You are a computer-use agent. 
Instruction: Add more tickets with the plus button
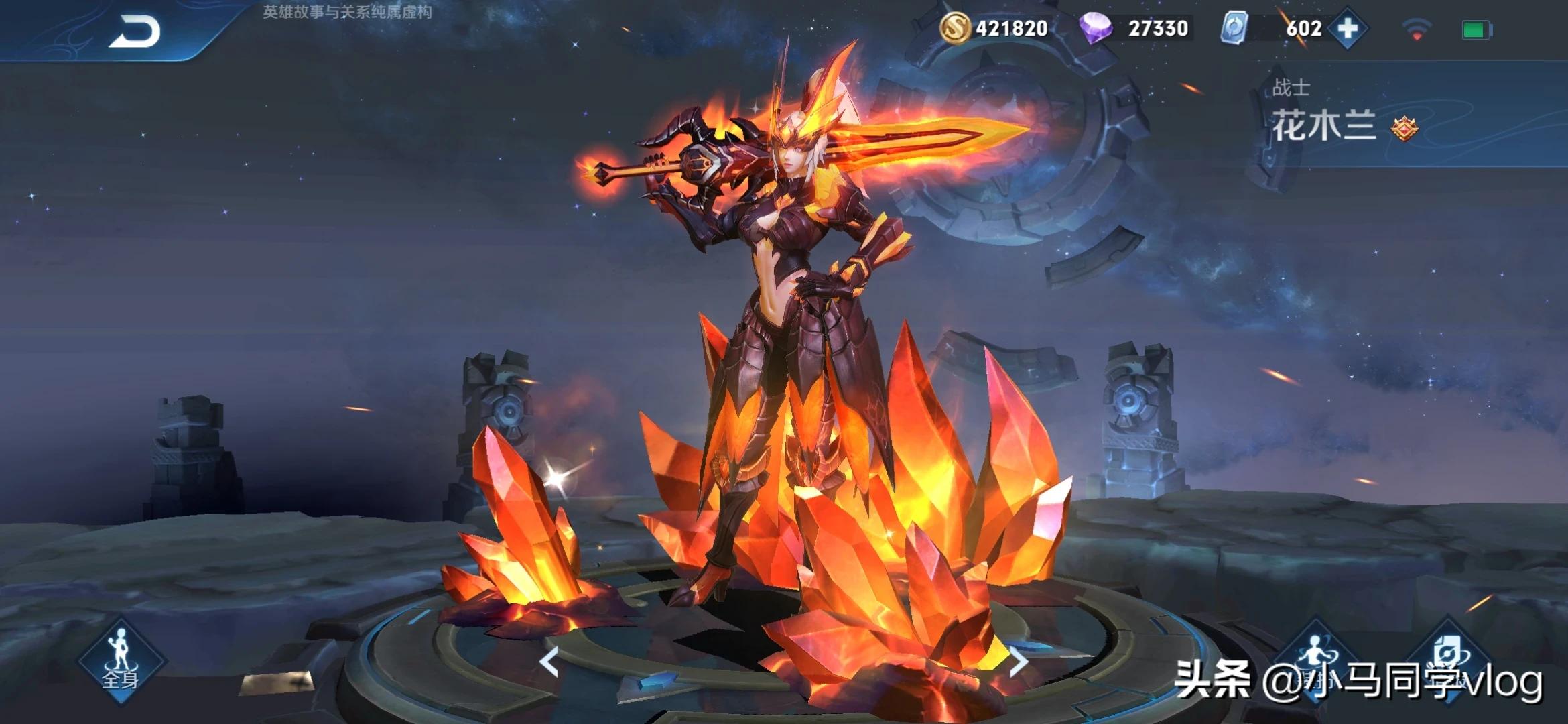(1347, 29)
